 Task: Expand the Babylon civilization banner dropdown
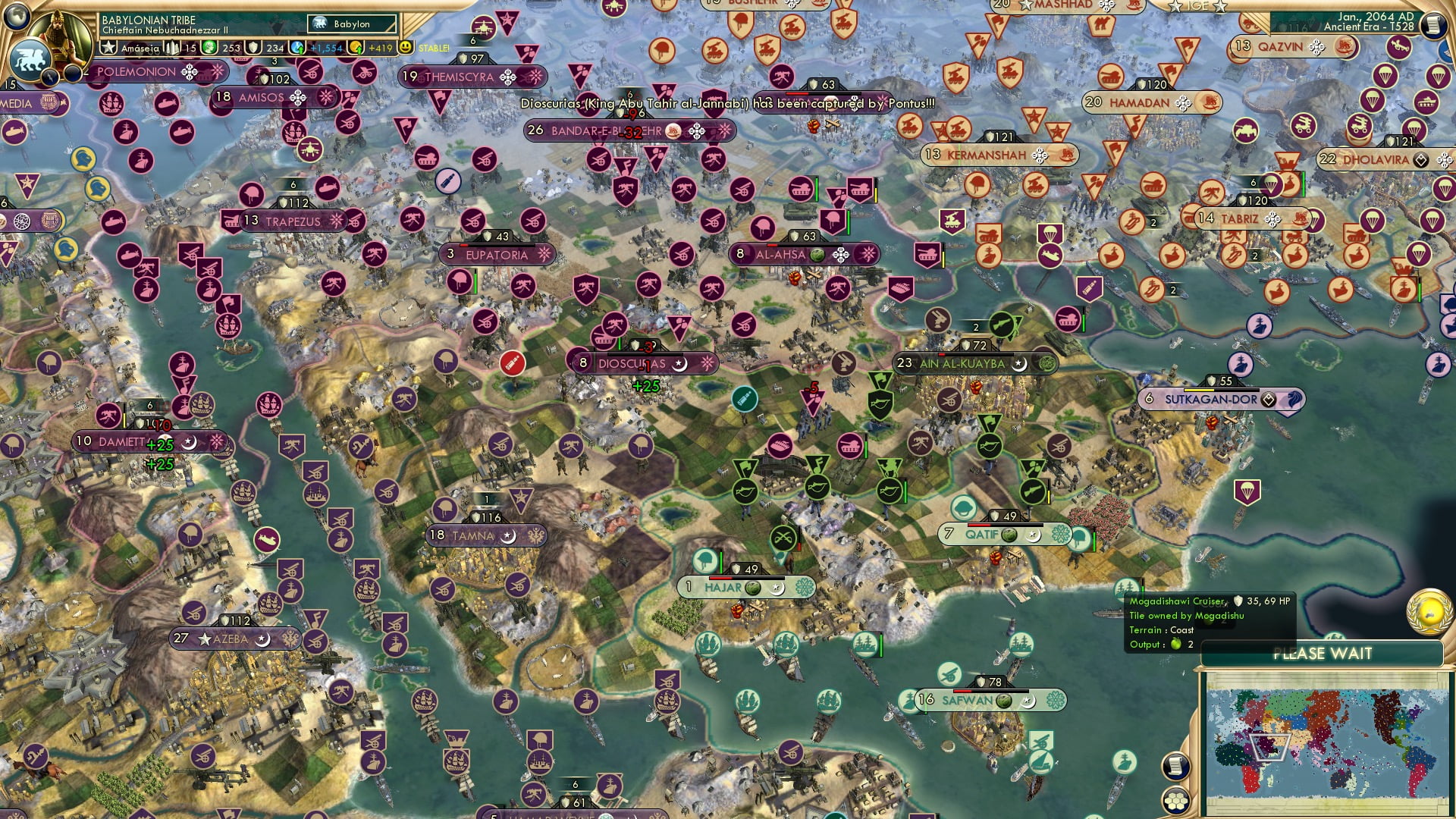pos(350,24)
